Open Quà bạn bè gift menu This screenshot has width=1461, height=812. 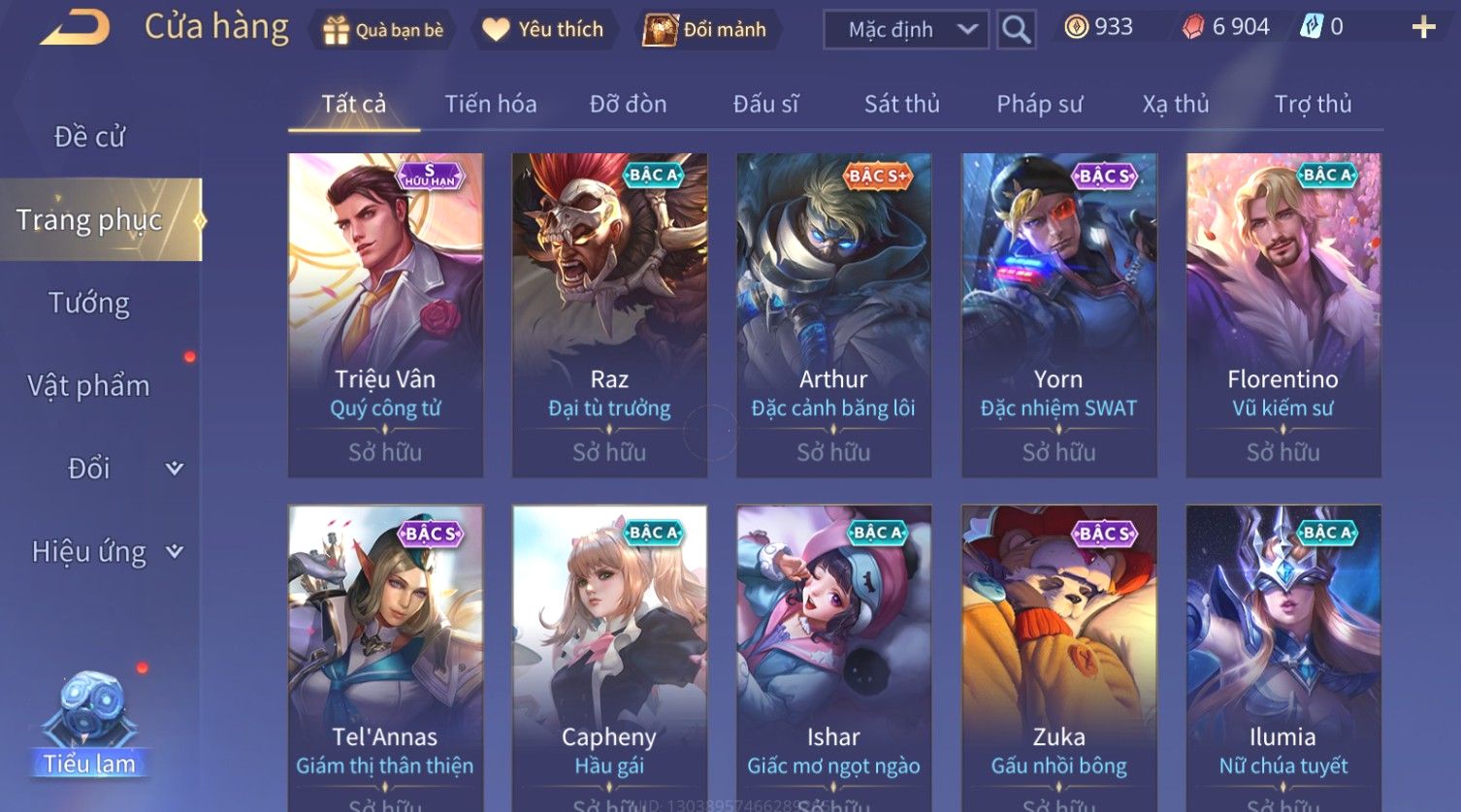click(382, 30)
